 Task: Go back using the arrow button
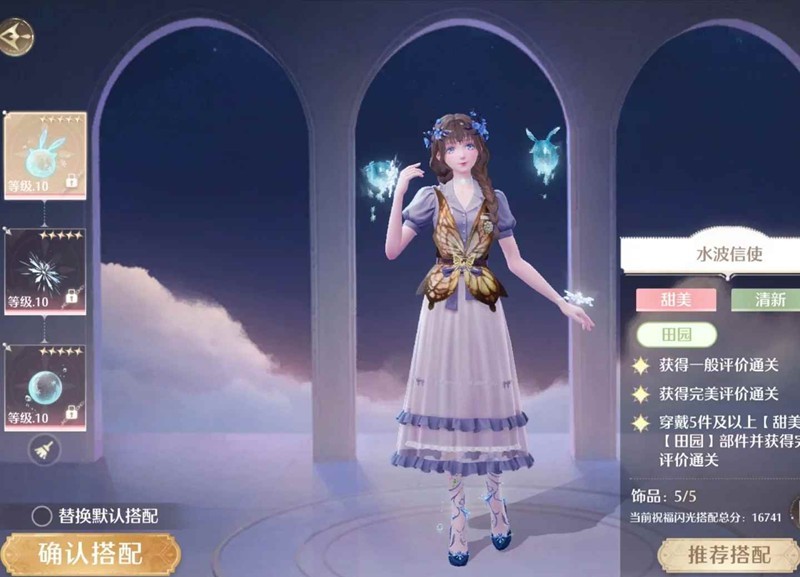(x=17, y=37)
